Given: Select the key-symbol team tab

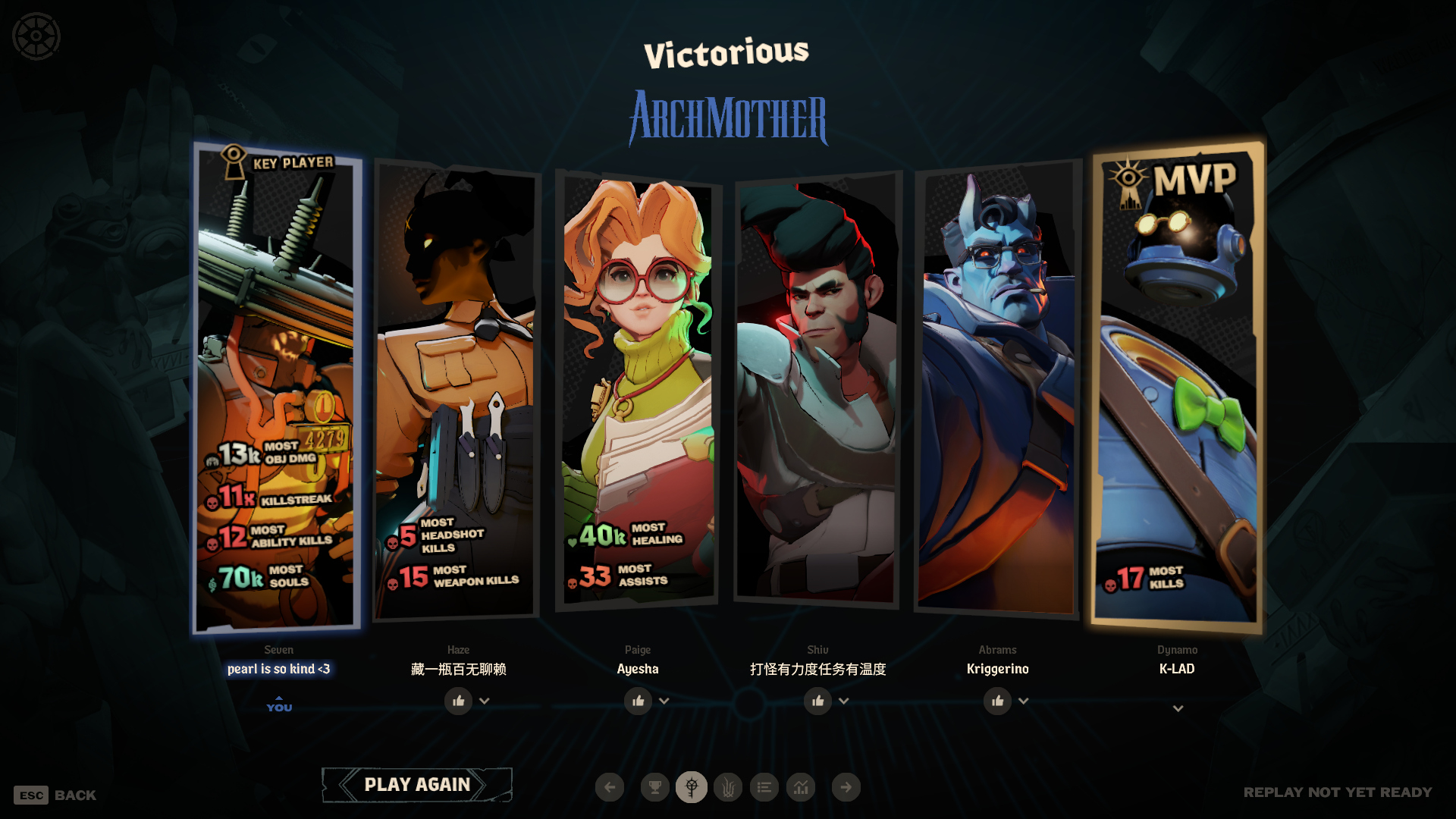Looking at the screenshot, I should point(691,787).
